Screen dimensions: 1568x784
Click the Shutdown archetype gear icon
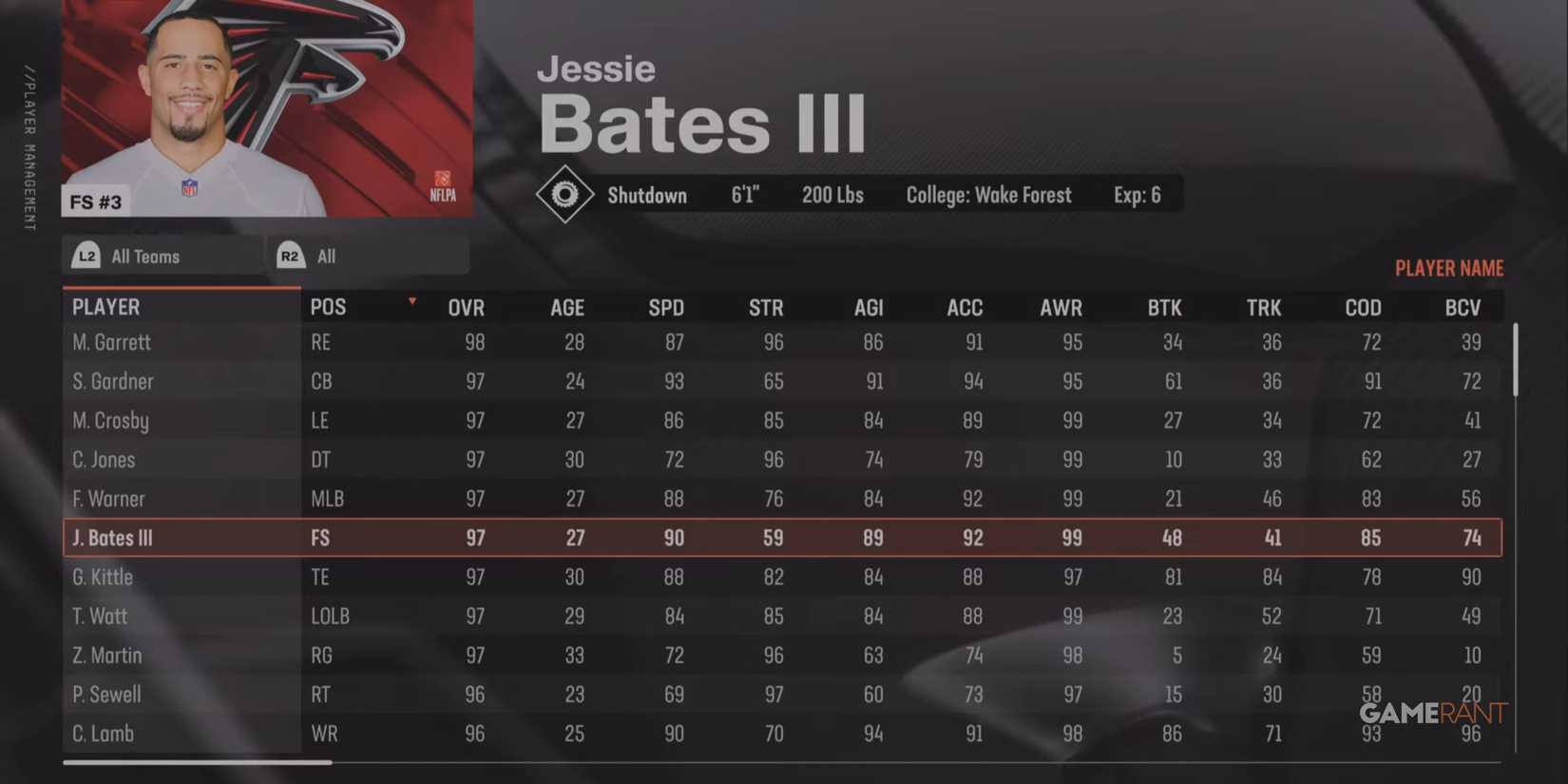pyautogui.click(x=565, y=195)
